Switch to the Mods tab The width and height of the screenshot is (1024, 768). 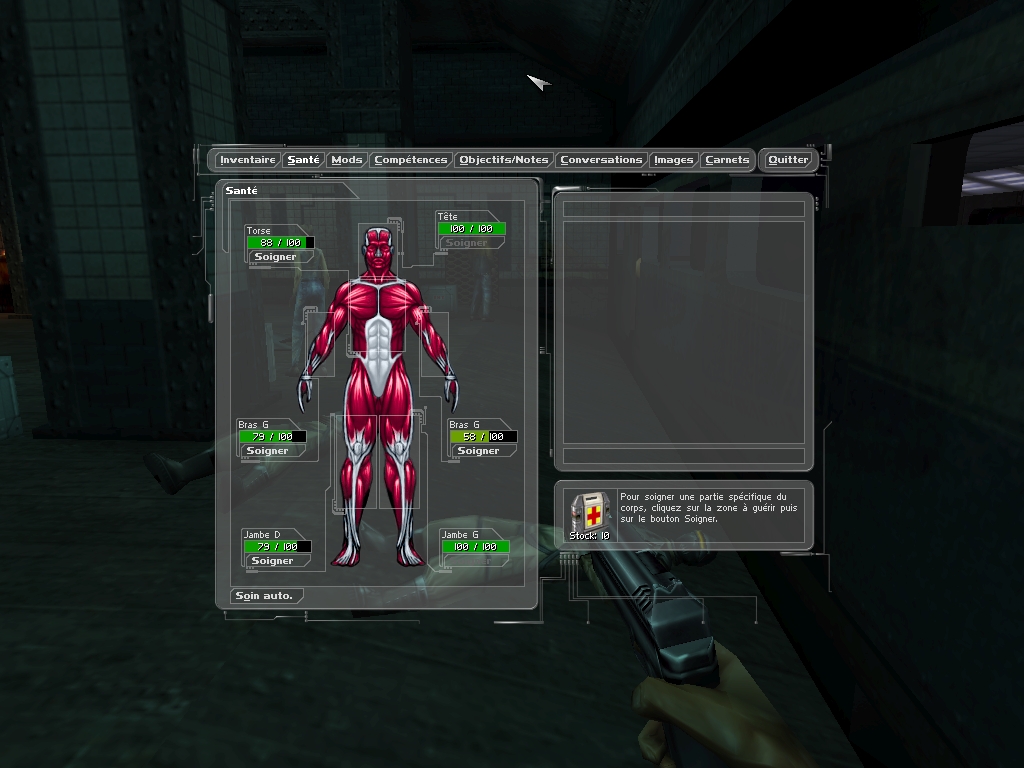347,160
